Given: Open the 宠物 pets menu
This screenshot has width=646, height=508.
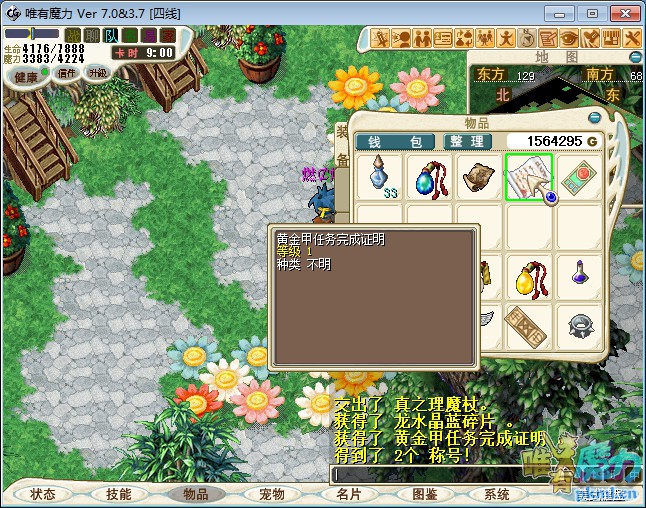Looking at the screenshot, I should click(x=271, y=494).
